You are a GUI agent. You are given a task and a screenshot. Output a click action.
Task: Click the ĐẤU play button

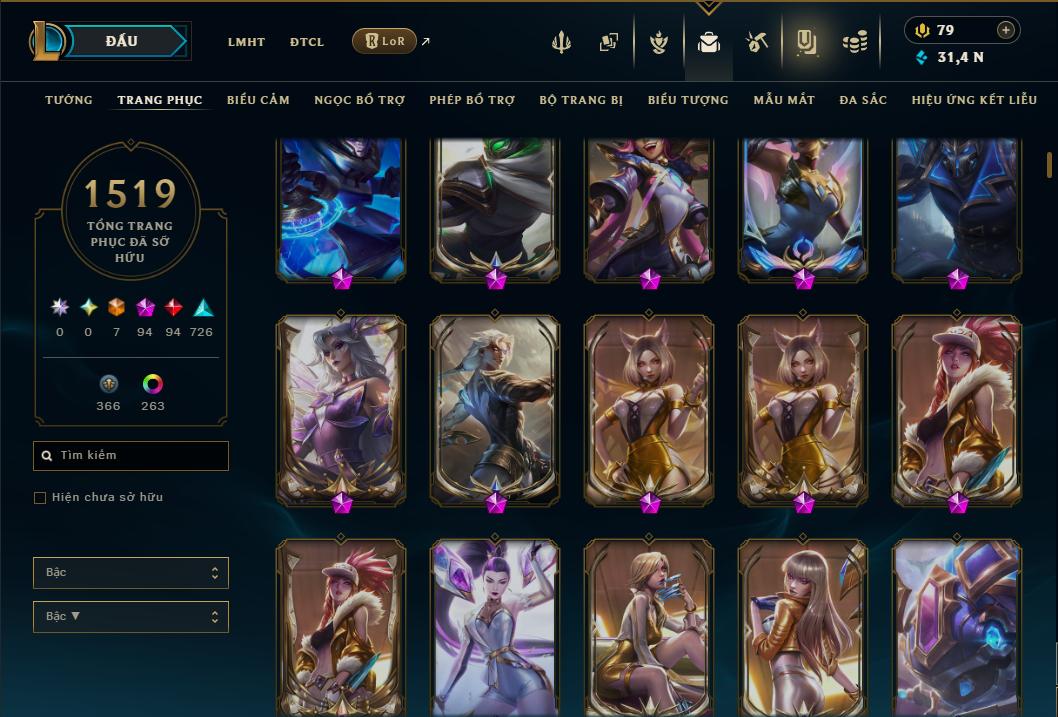click(x=122, y=41)
